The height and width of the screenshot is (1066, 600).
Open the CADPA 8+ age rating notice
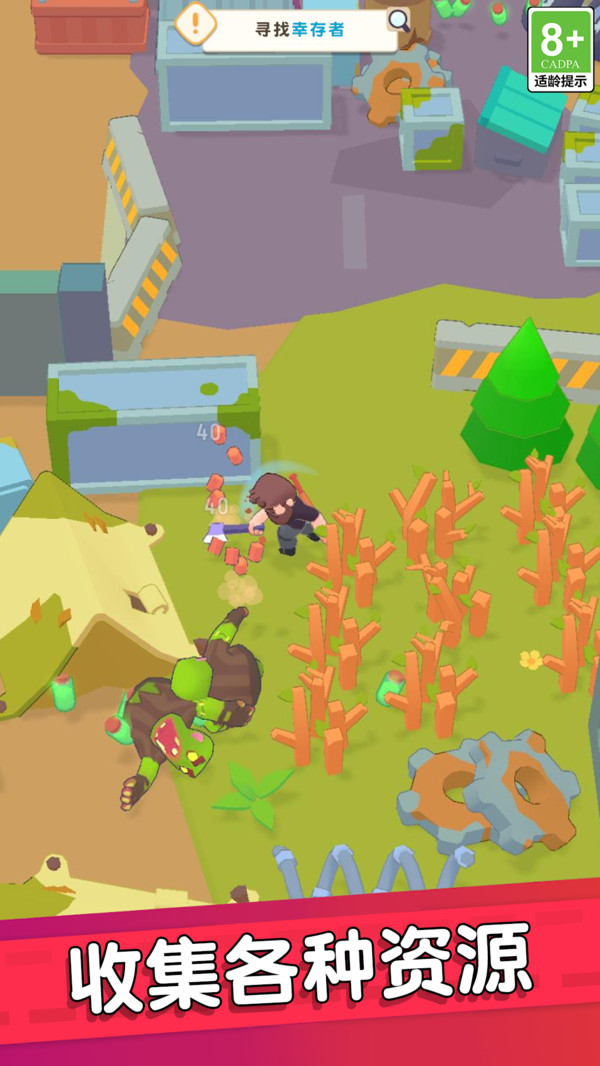click(561, 50)
